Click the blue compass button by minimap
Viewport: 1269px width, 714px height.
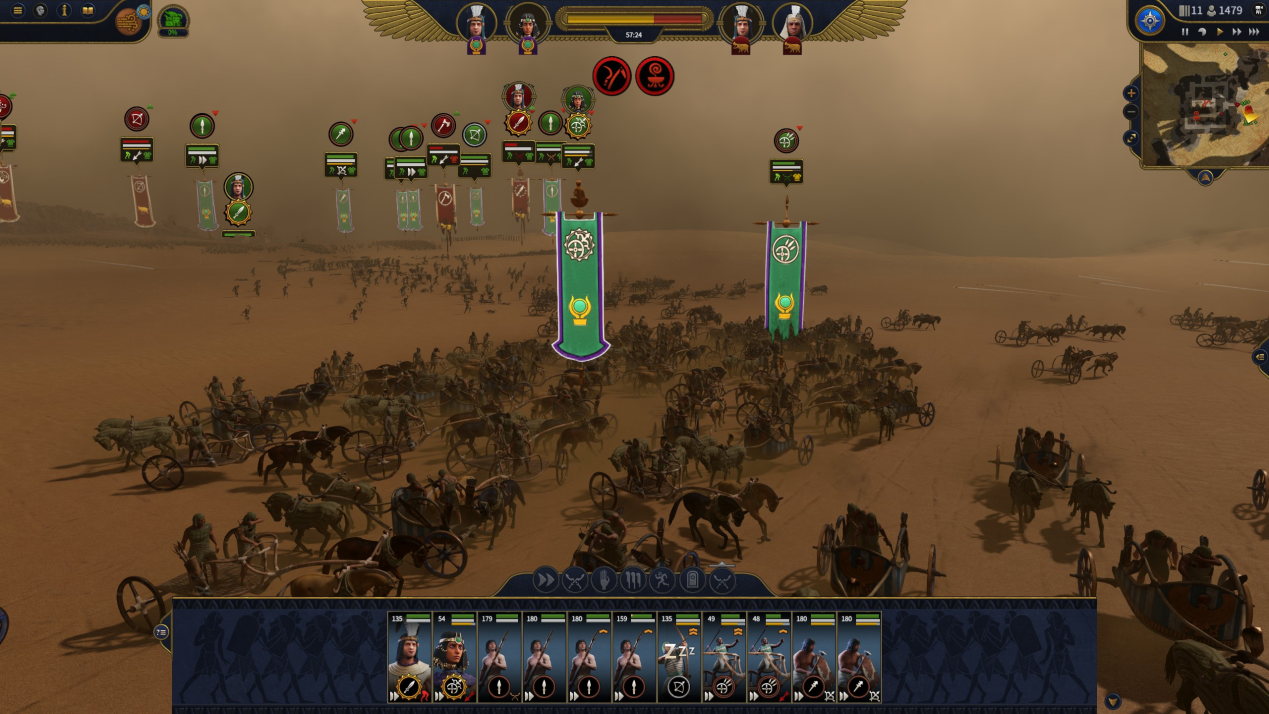tap(1150, 20)
